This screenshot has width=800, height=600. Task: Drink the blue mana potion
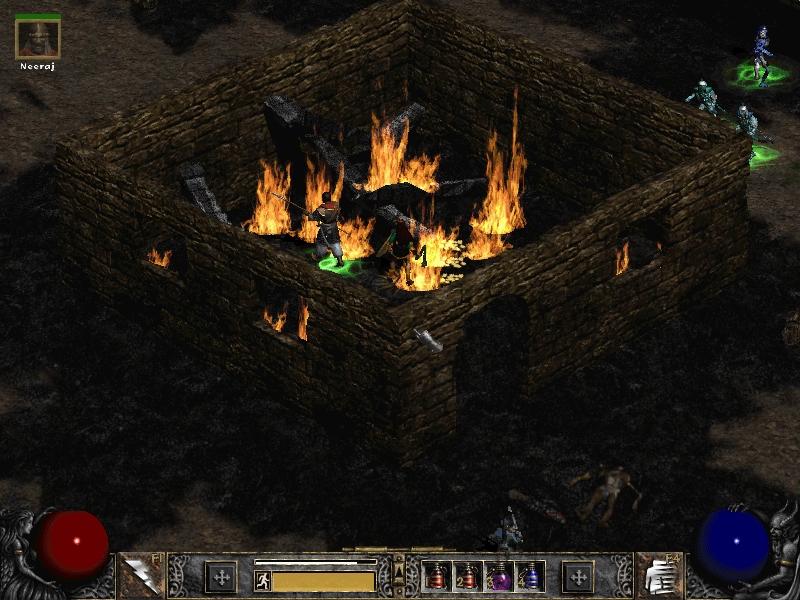[529, 577]
